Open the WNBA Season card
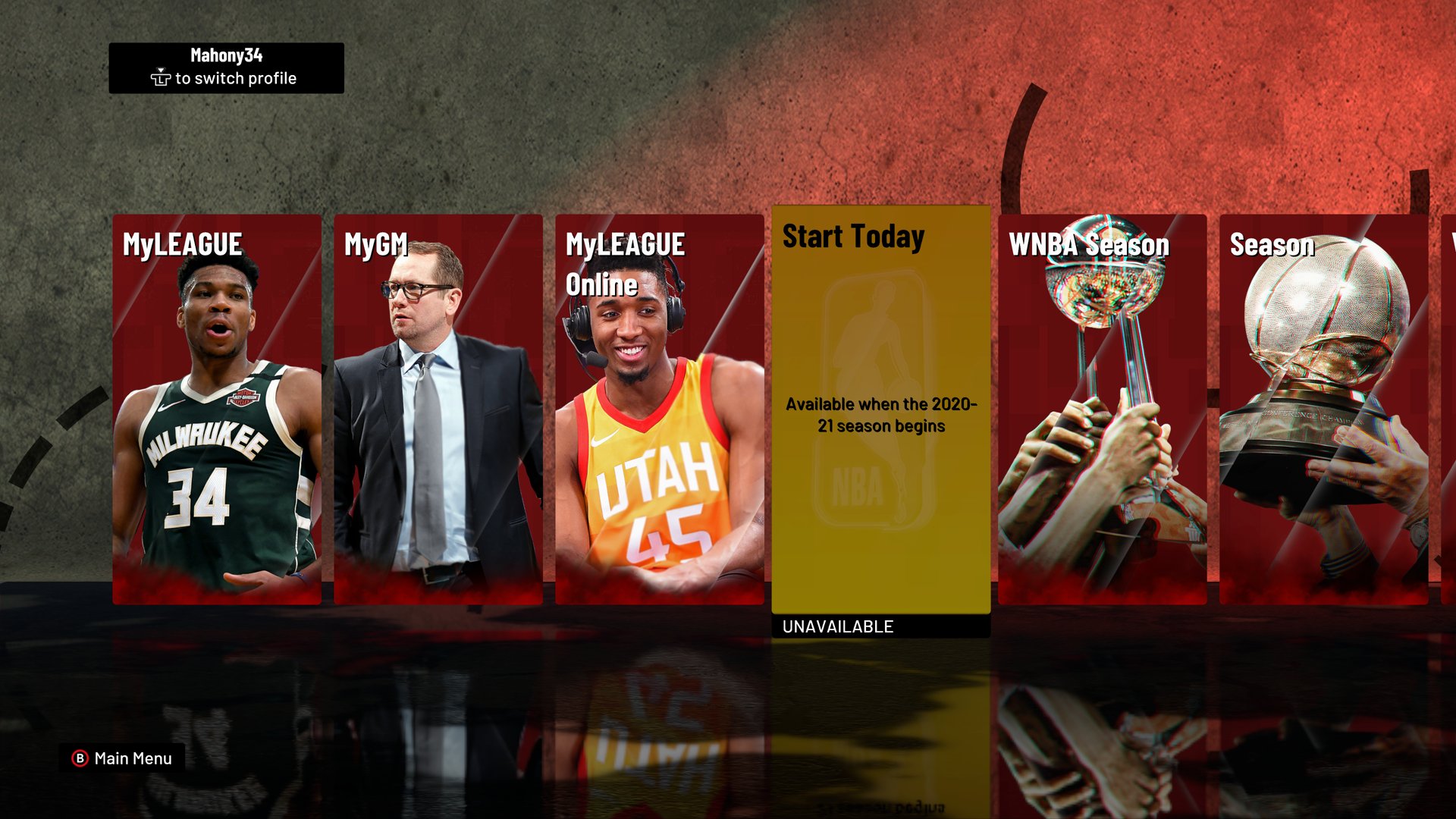Viewport: 1456px width, 819px height. (1102, 409)
